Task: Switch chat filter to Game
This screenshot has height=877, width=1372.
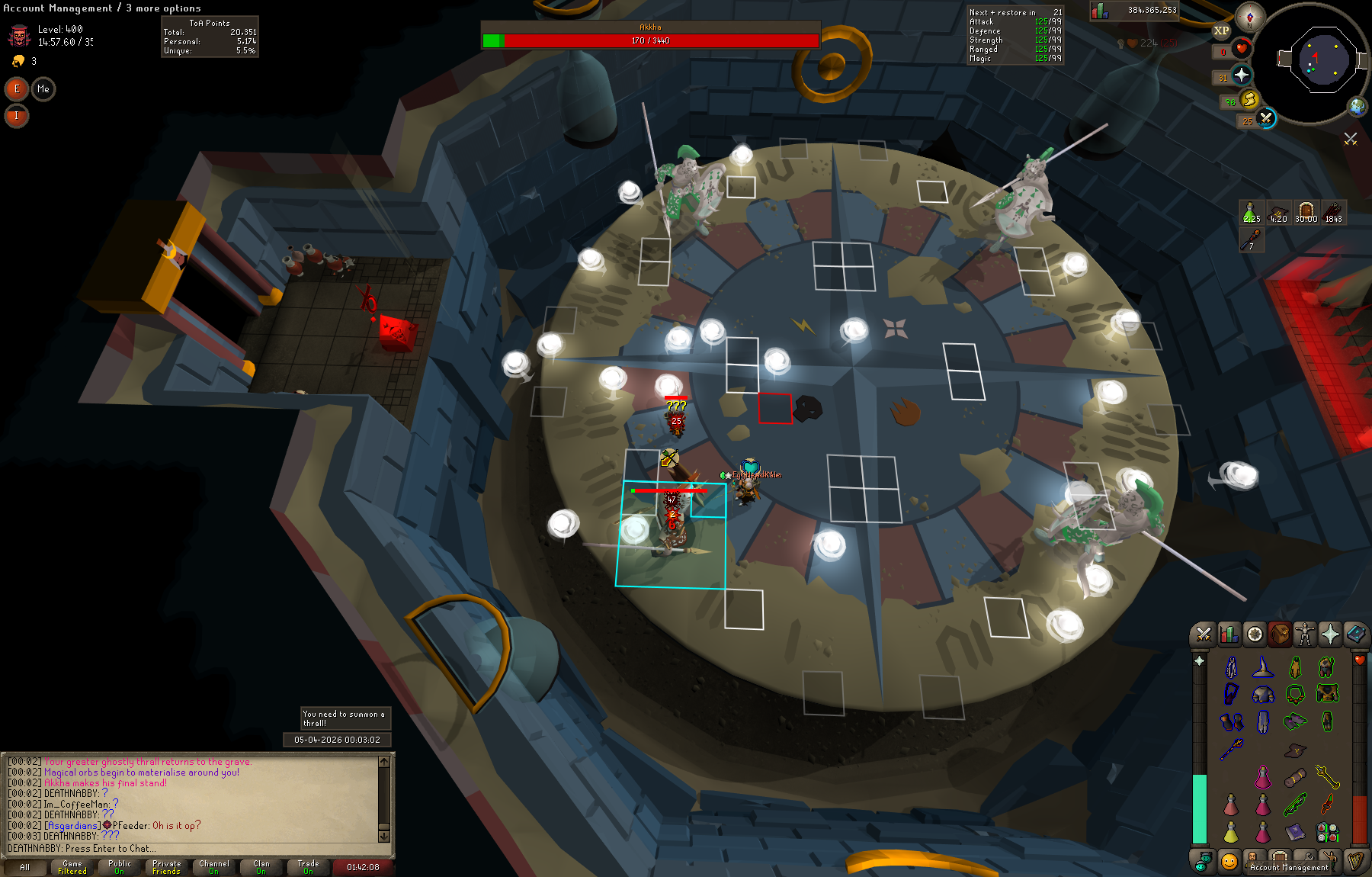Action: [x=72, y=867]
